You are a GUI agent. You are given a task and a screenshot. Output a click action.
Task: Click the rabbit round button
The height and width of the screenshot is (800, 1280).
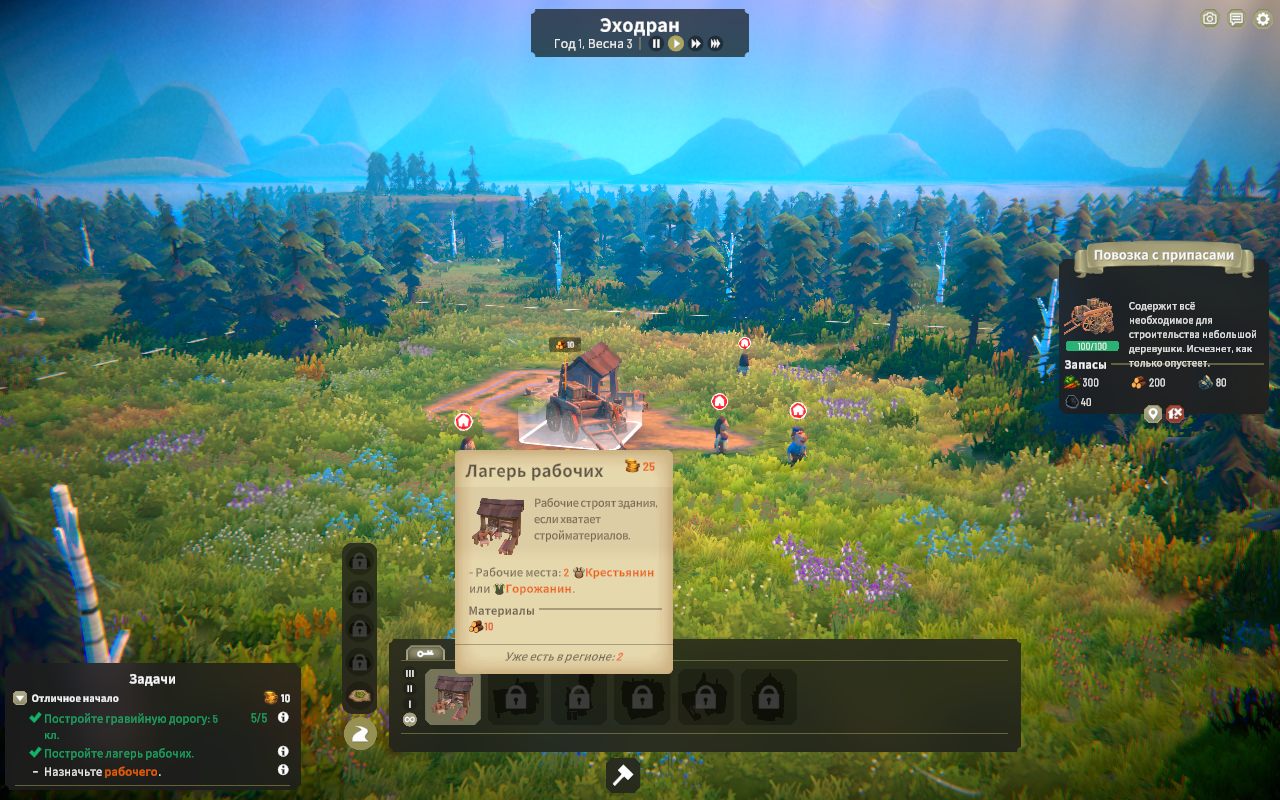click(x=360, y=735)
